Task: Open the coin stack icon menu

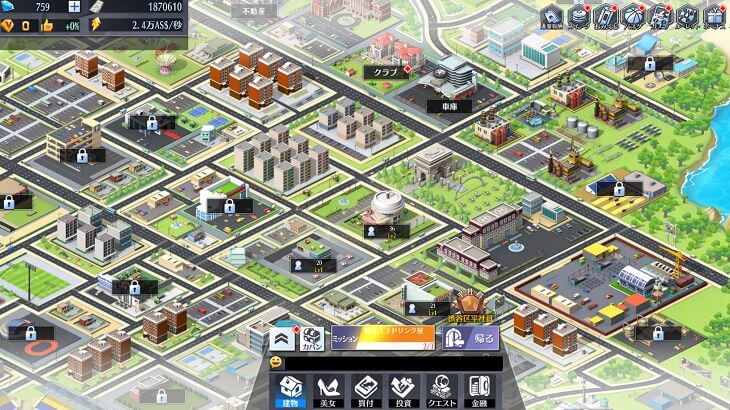Action: (578, 14)
